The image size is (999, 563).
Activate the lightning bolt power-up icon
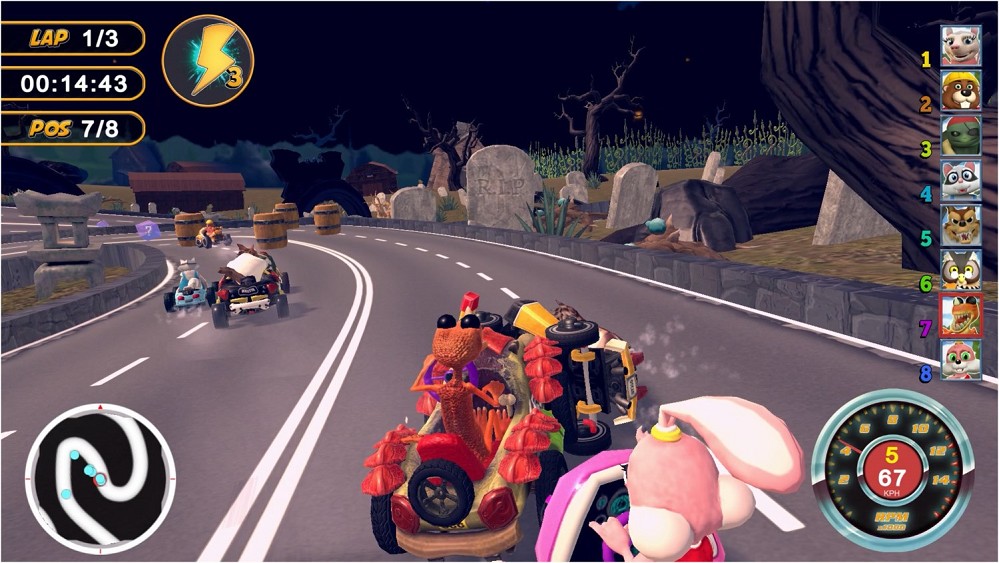(x=207, y=59)
